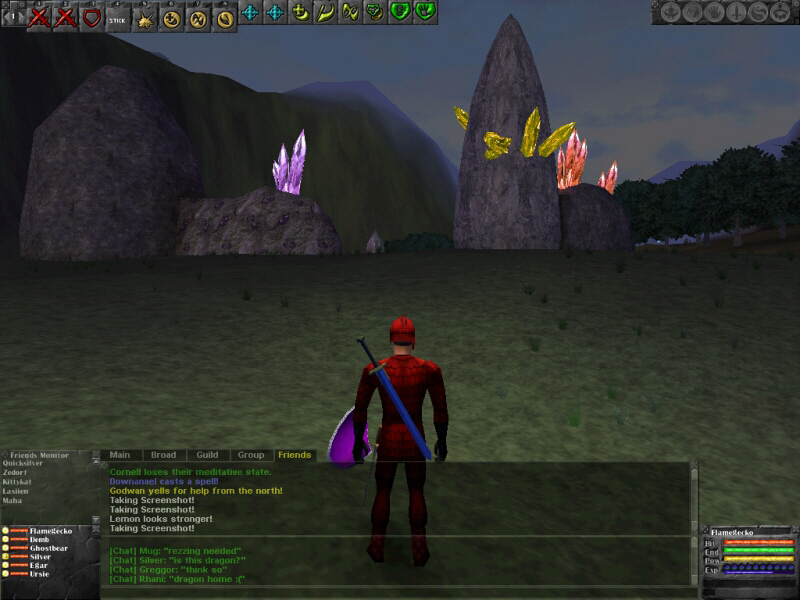Select the Guild chat tab
This screenshot has height=600, width=800.
click(x=207, y=455)
